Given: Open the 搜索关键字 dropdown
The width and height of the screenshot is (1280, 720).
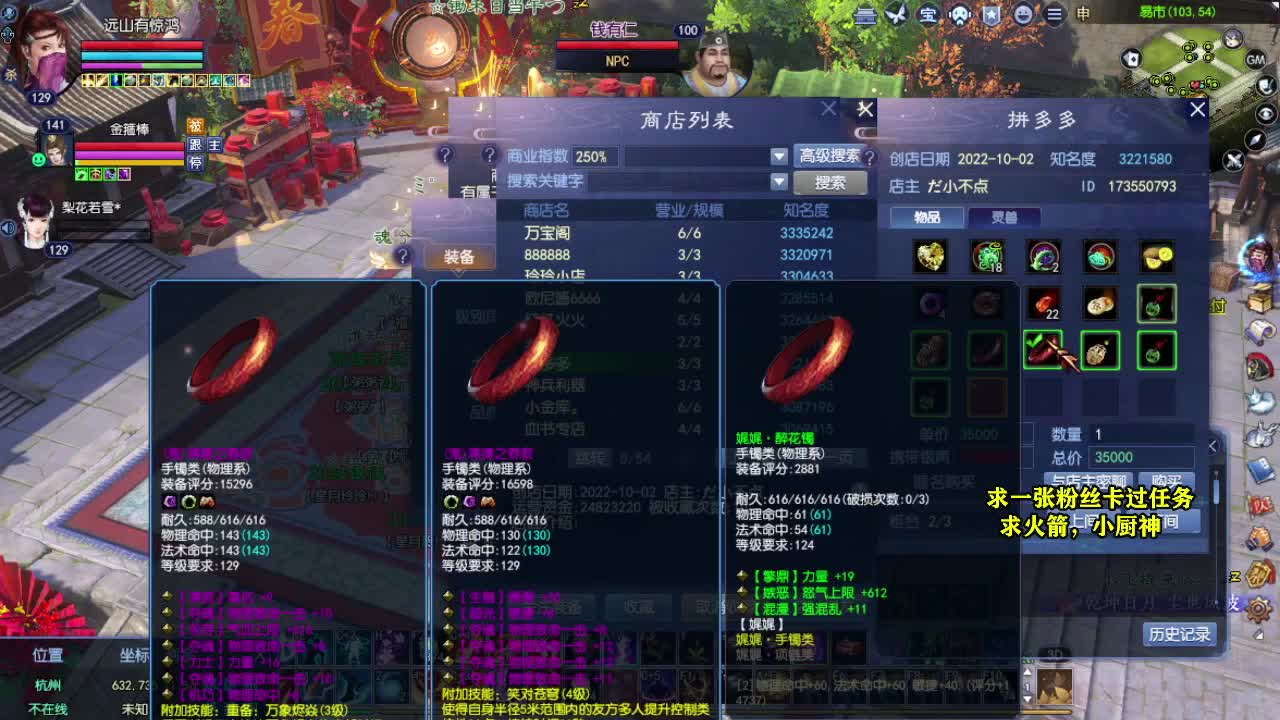Looking at the screenshot, I should click(779, 183).
